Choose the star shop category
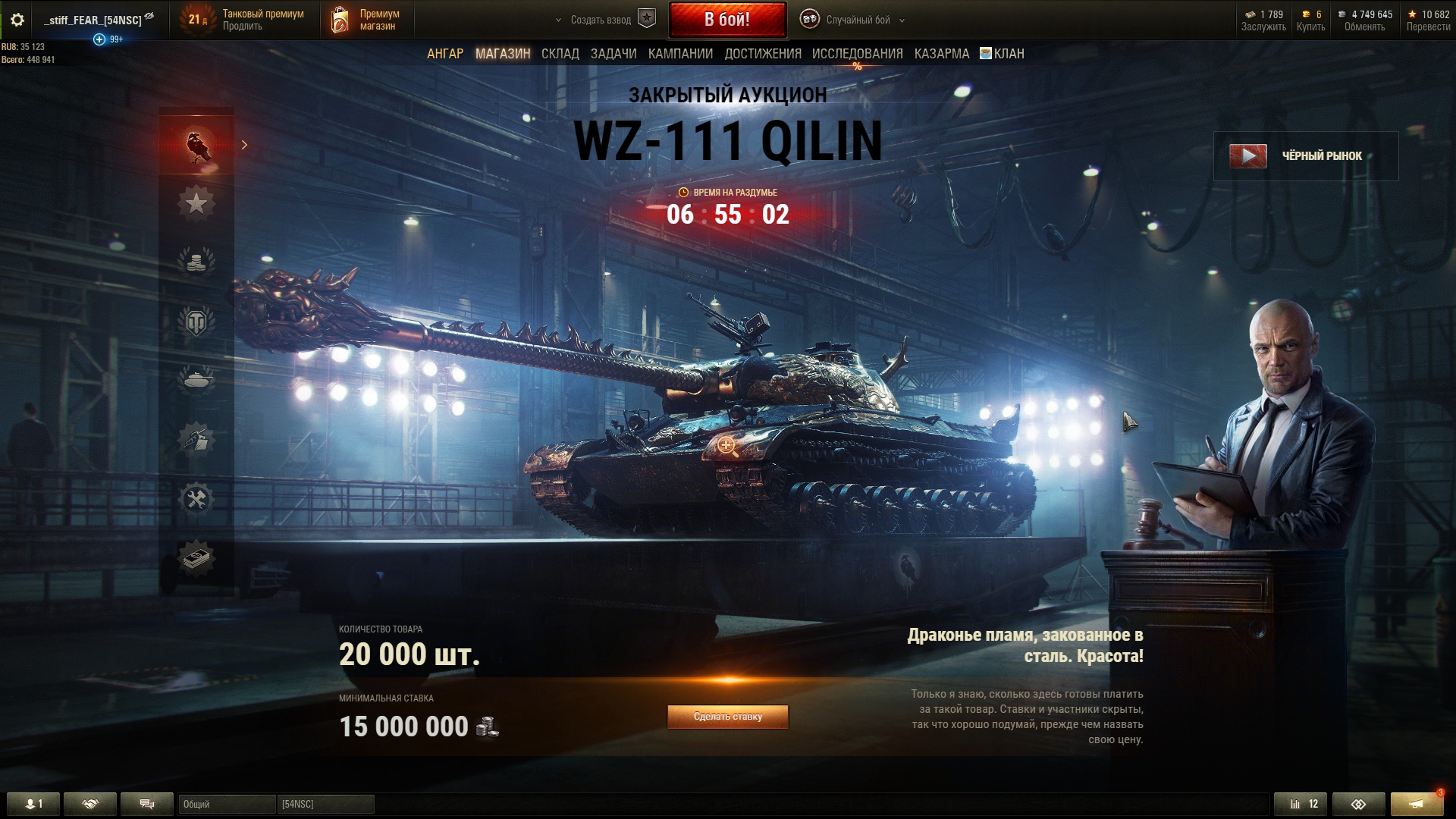 tap(196, 203)
